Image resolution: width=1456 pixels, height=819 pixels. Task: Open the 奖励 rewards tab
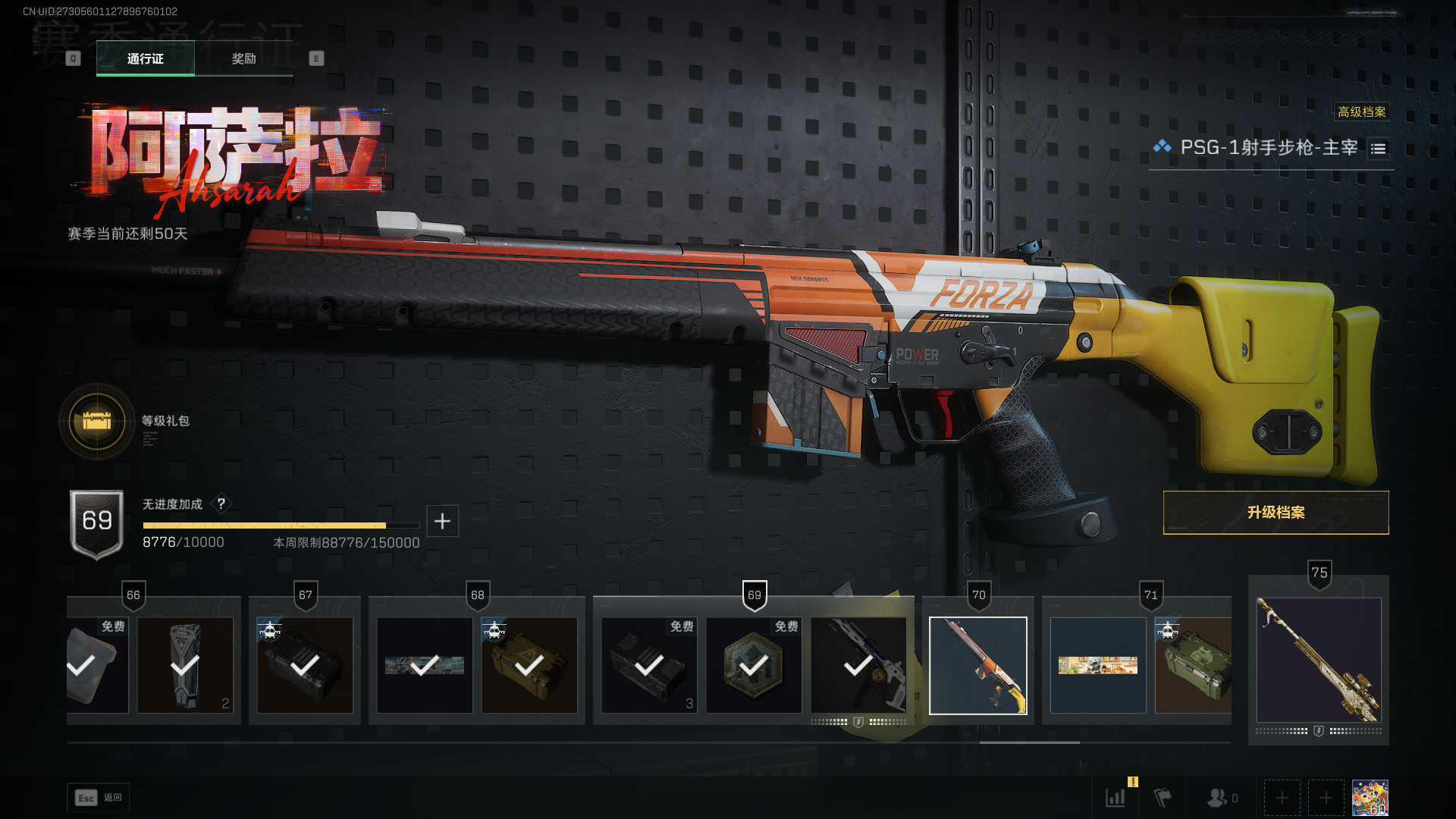click(243, 58)
